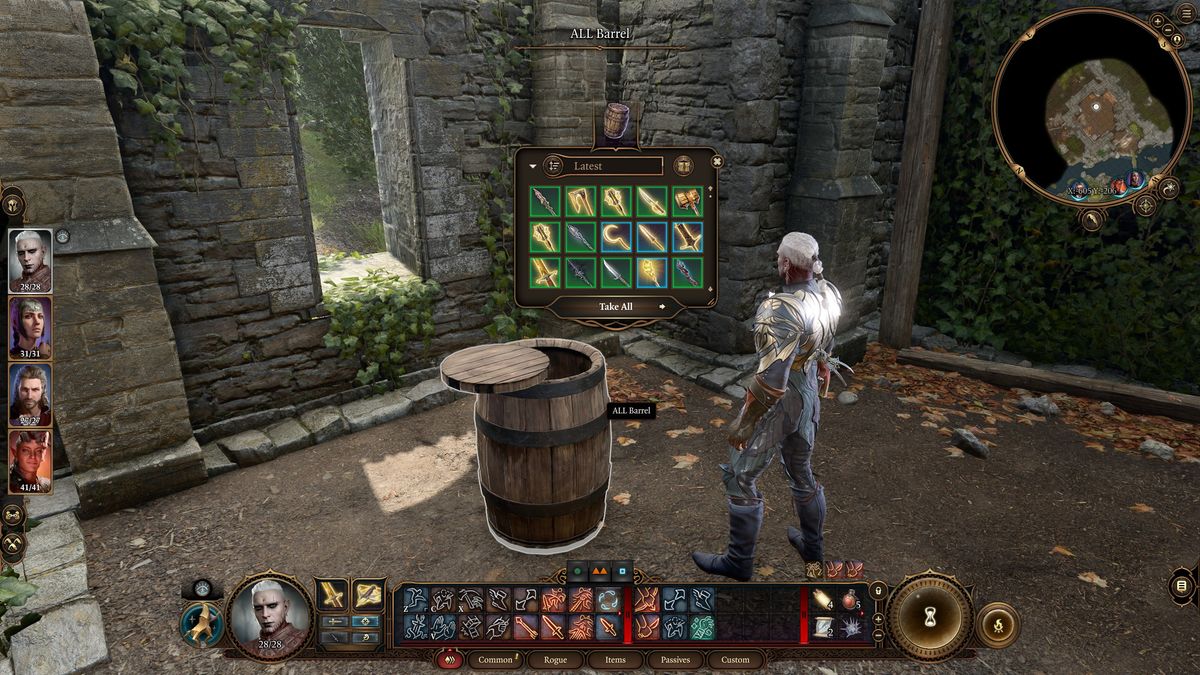Switch to the Rogue hotbar tab
The width and height of the screenshot is (1200, 675).
555,660
